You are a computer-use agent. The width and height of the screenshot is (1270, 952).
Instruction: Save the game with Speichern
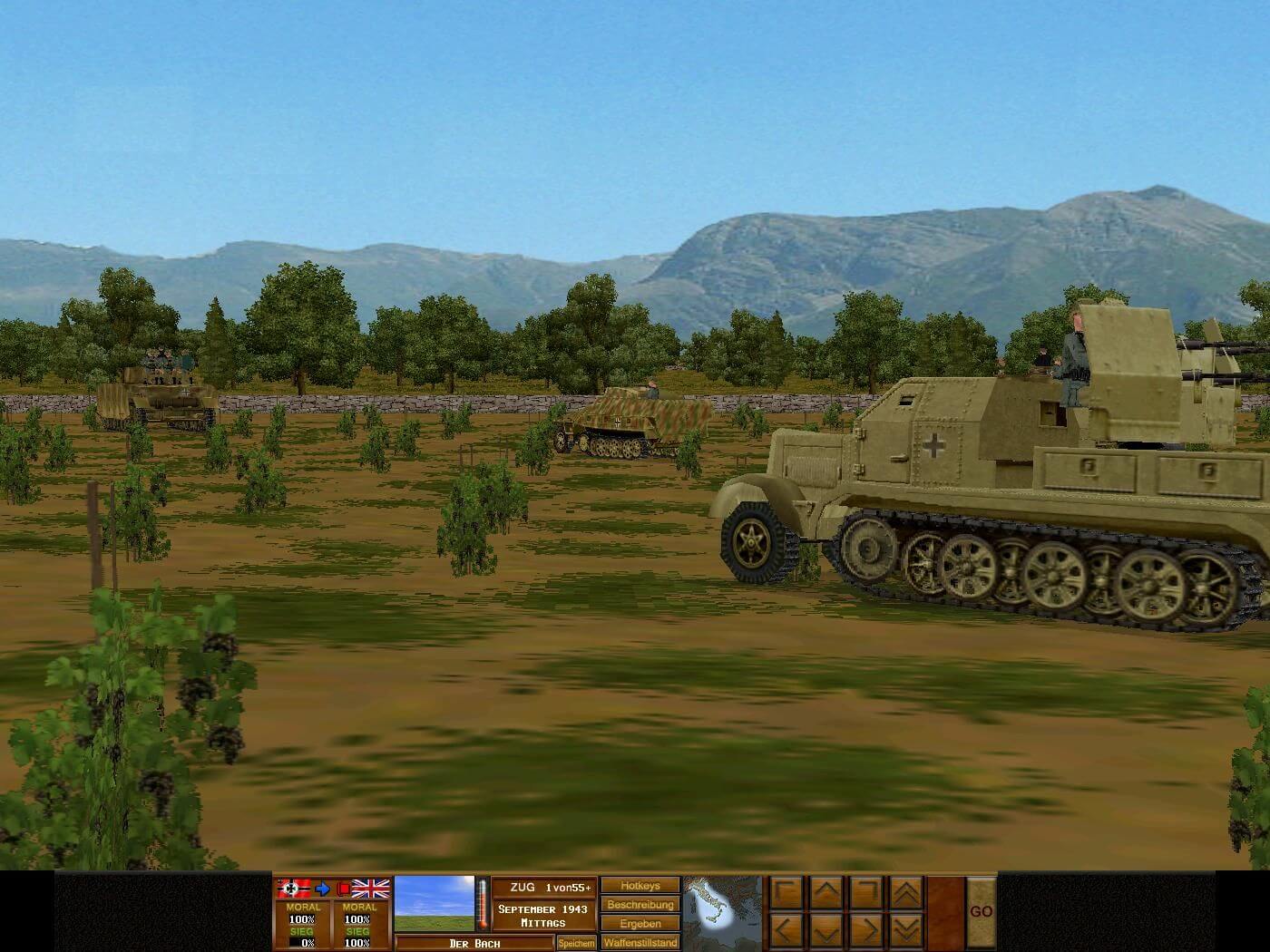(576, 943)
